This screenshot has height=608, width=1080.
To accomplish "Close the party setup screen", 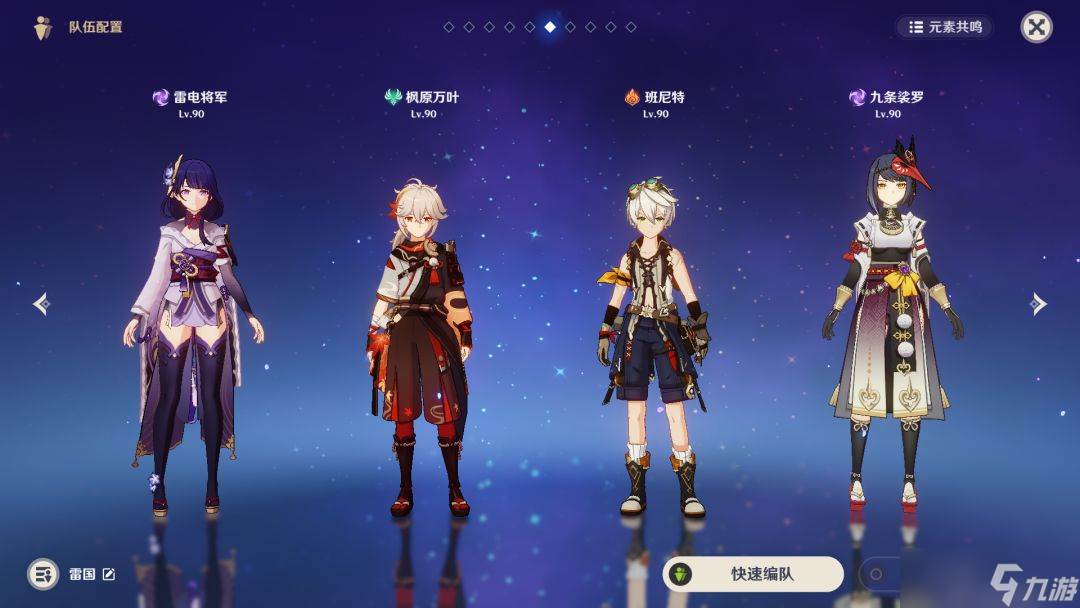I will click(1036, 27).
